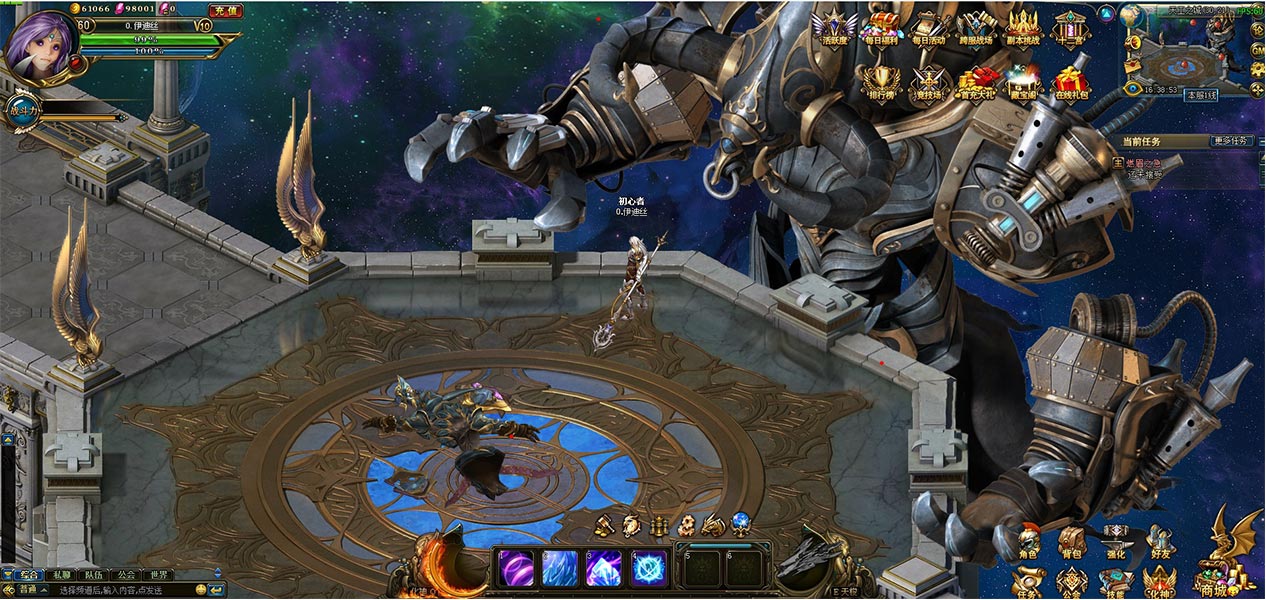
Task: Enter the 竞技场 arena
Action: pos(927,81)
